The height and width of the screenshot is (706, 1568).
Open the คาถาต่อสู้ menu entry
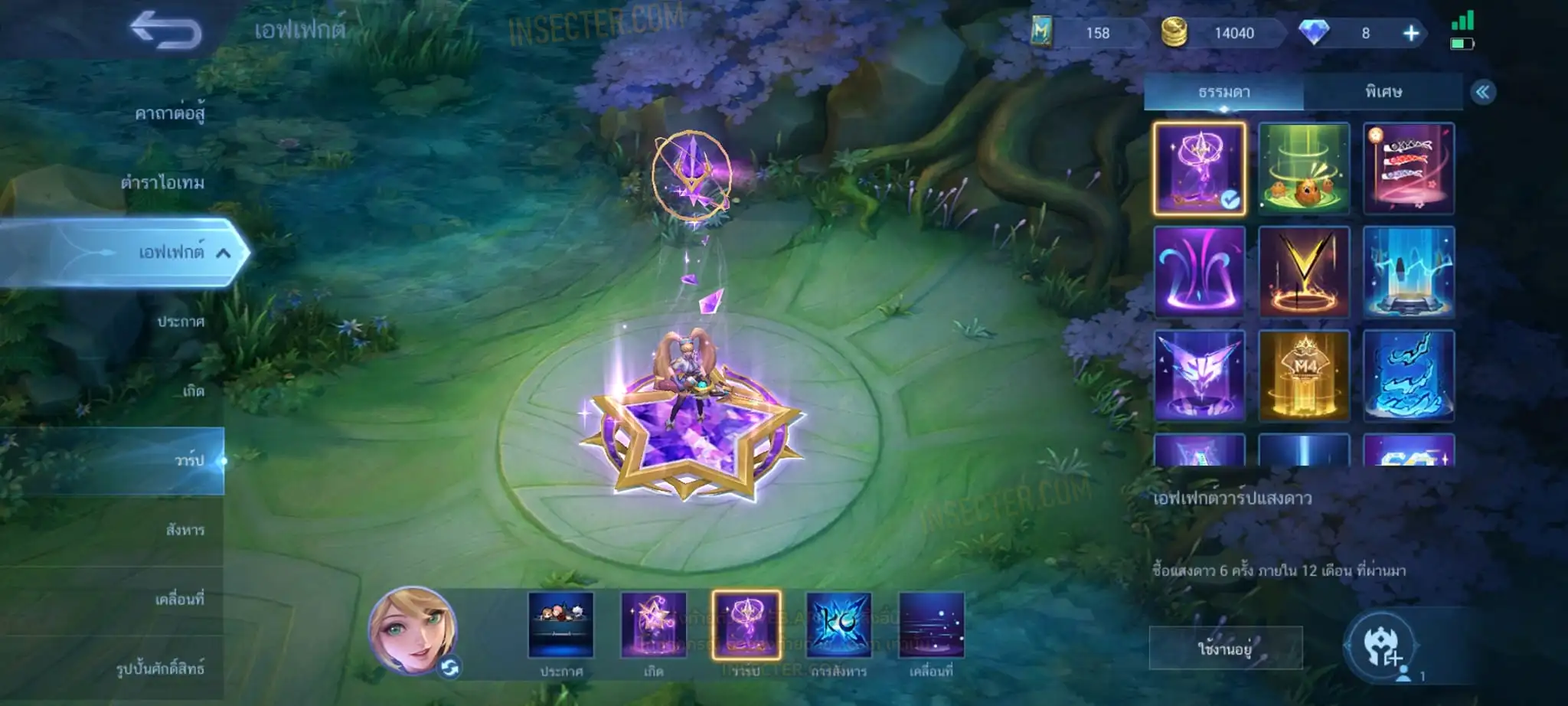coord(169,113)
